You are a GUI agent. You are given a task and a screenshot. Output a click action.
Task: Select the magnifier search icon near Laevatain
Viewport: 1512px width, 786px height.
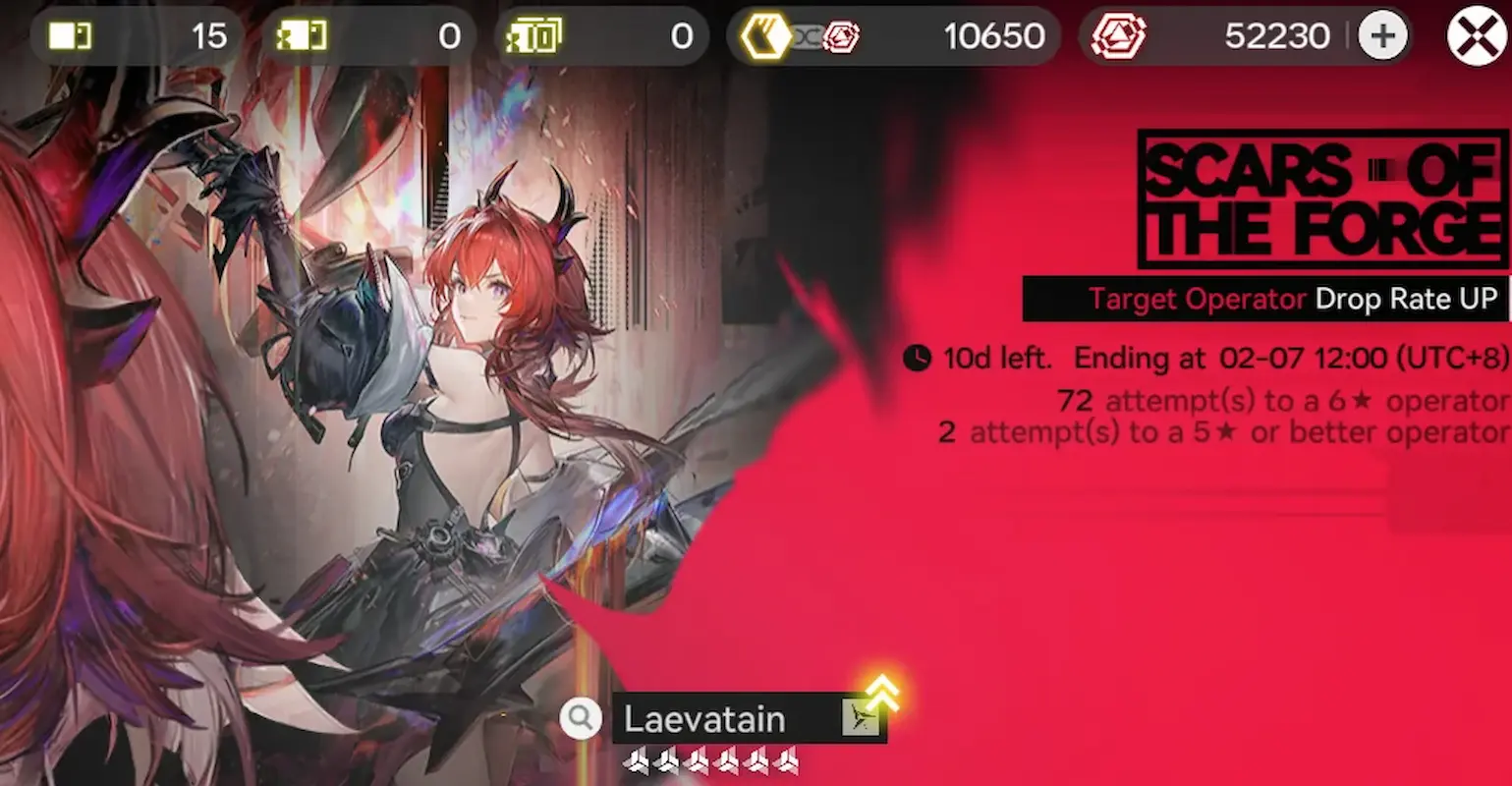(x=580, y=718)
